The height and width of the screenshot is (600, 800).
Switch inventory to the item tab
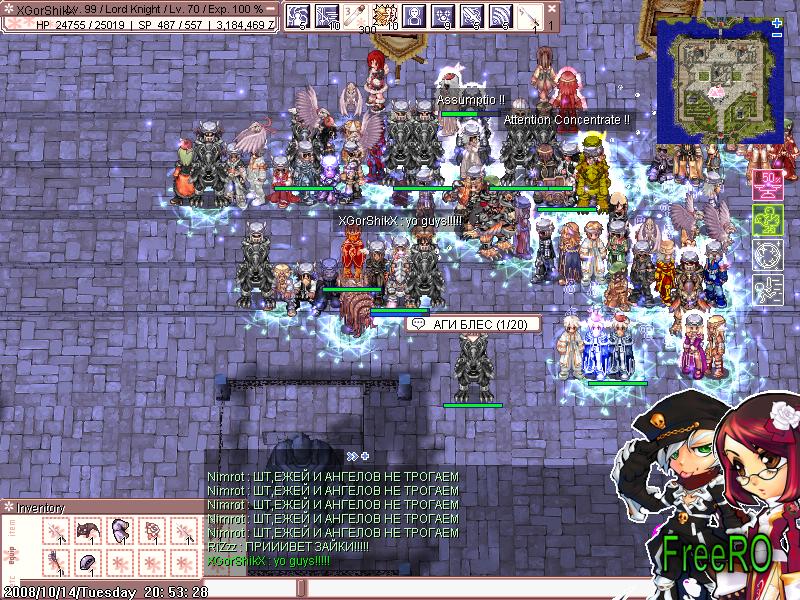pos(13,529)
